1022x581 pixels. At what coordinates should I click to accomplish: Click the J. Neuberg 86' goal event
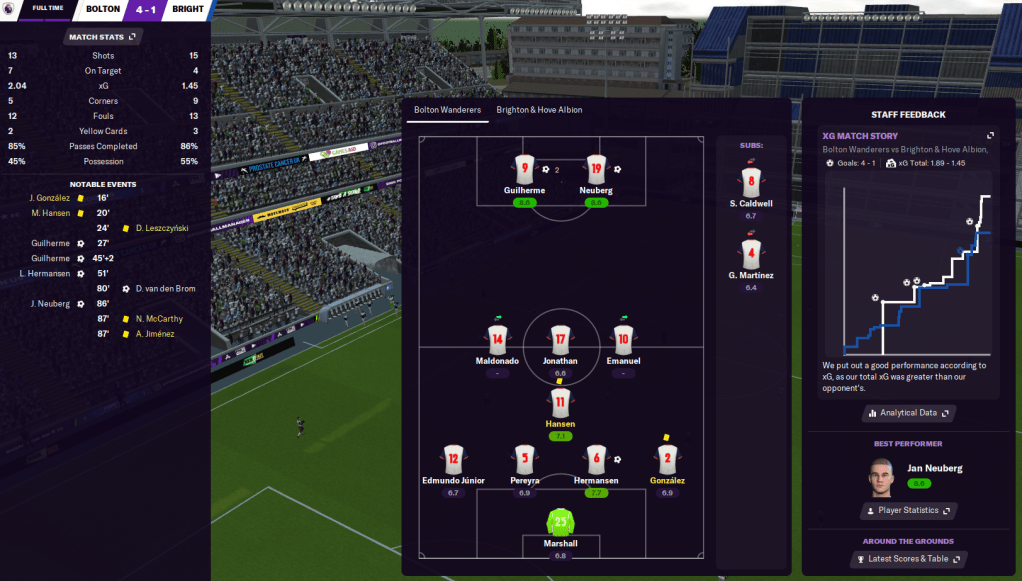pos(51,304)
